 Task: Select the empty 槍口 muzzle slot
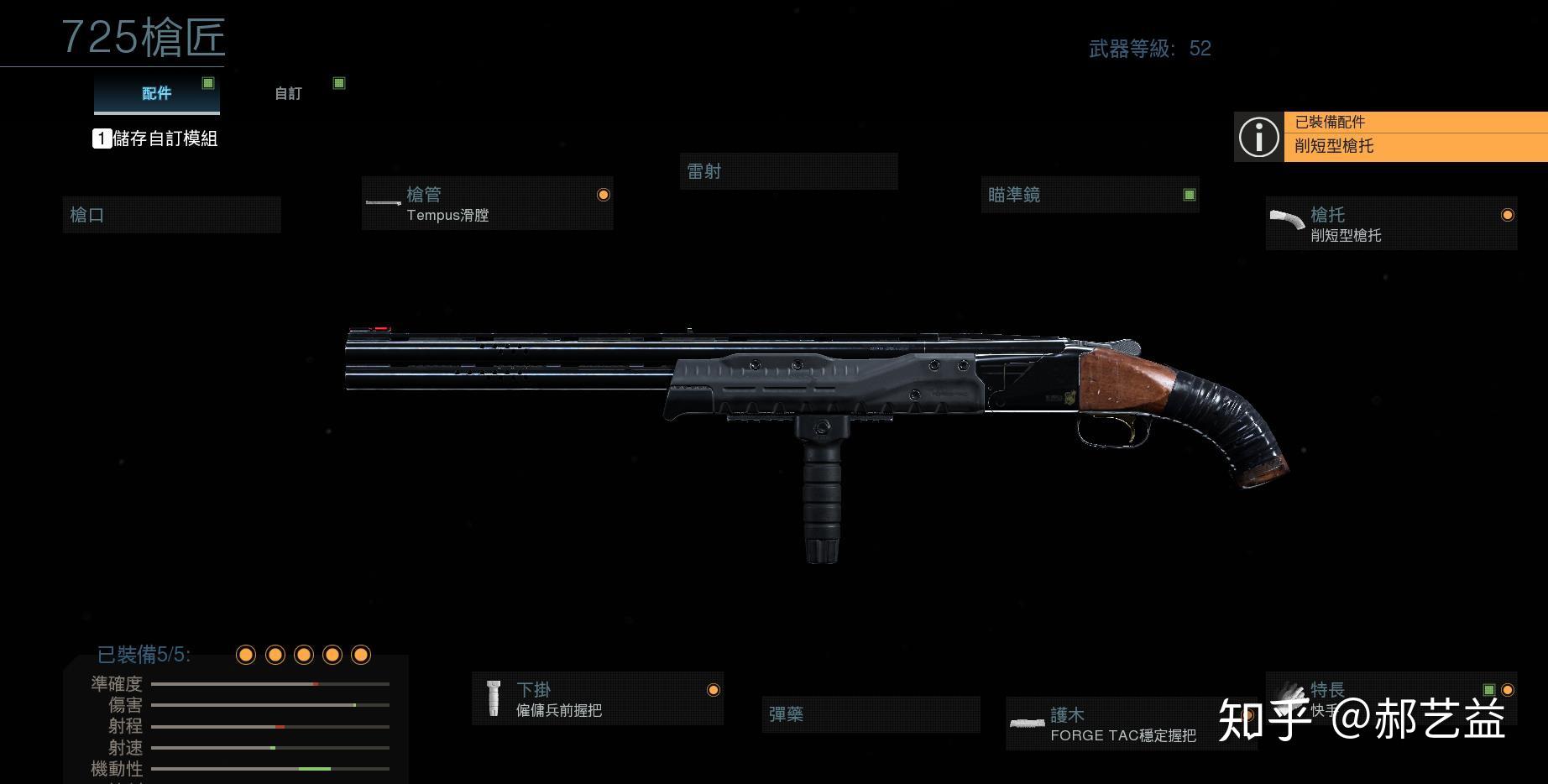171,215
